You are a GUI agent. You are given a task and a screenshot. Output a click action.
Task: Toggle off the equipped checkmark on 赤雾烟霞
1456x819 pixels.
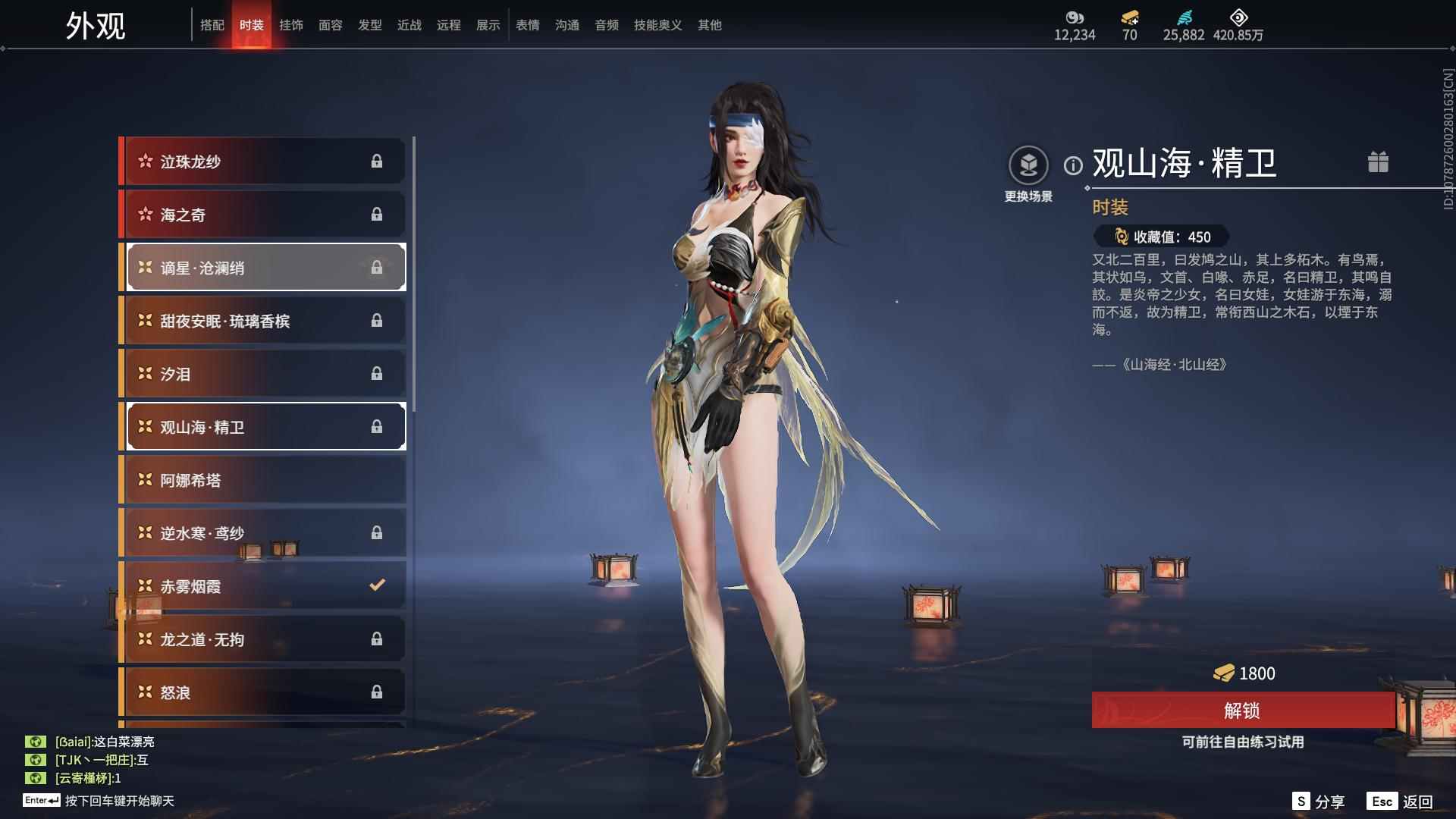click(x=375, y=585)
